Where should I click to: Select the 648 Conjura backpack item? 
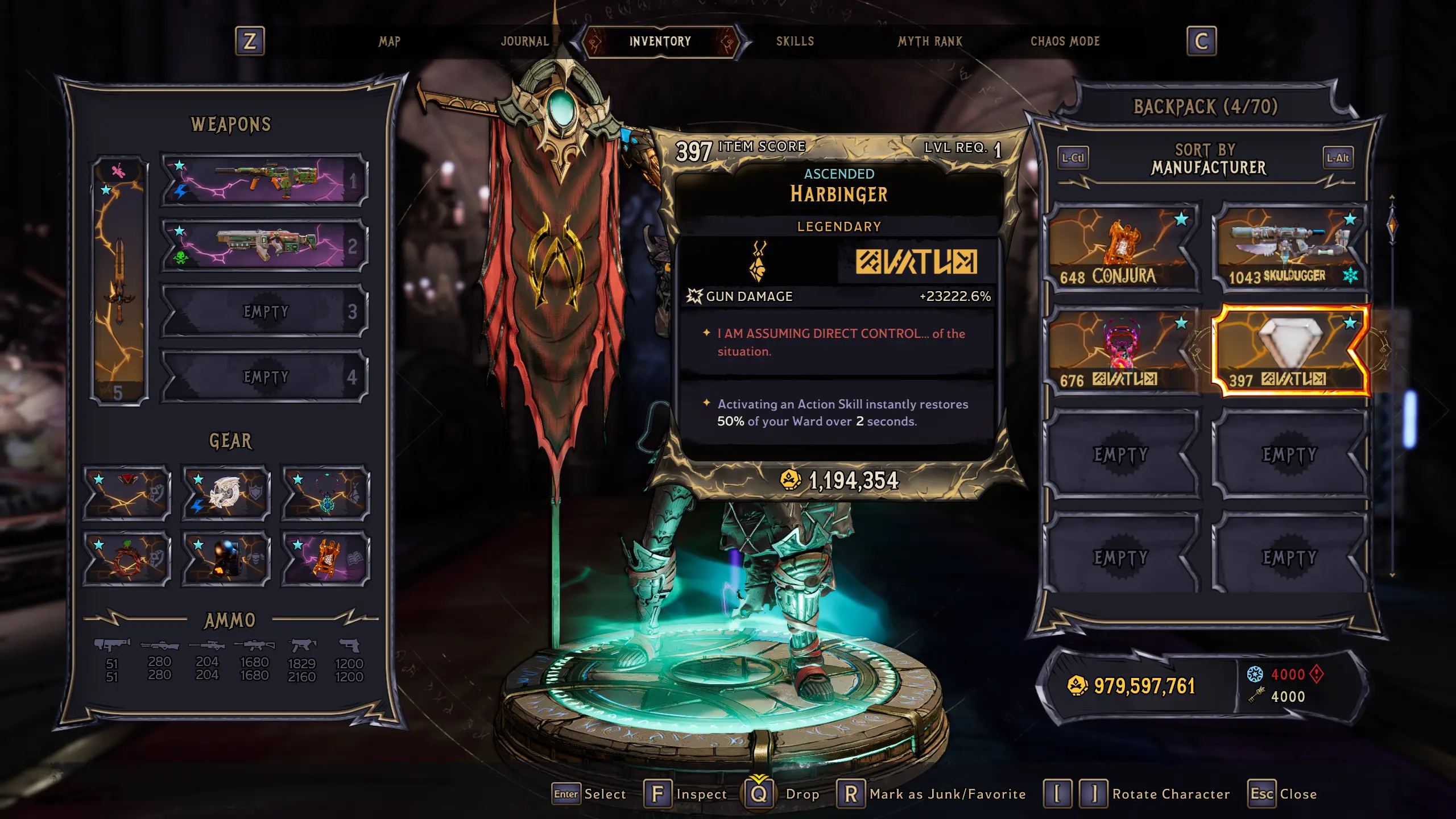[1122, 248]
